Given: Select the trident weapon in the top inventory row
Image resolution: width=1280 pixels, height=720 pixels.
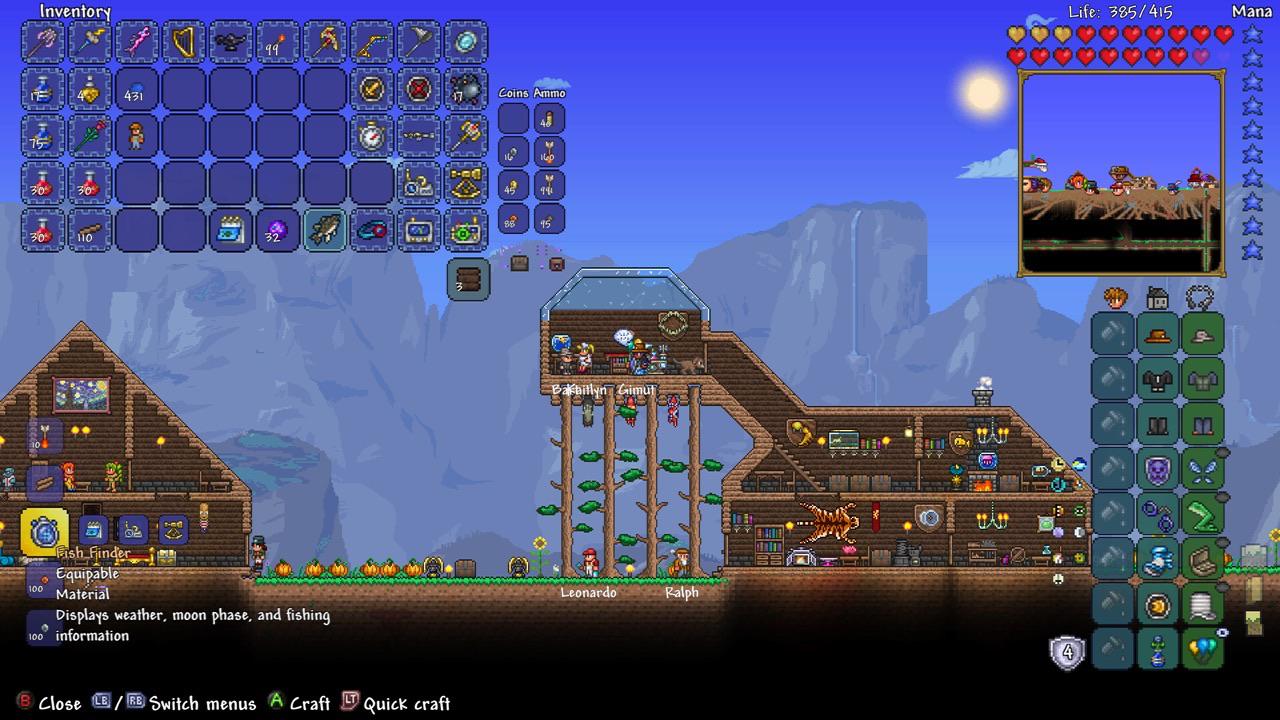Looking at the screenshot, I should (43, 44).
